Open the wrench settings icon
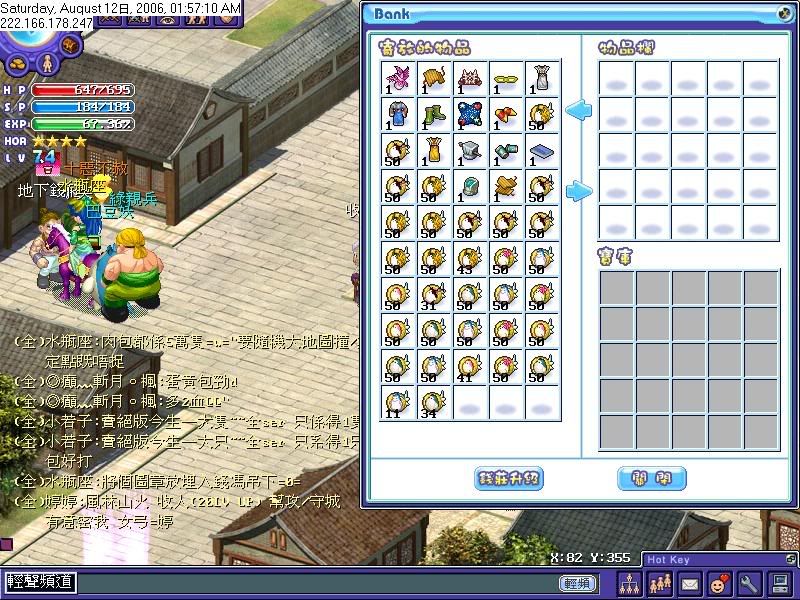Image resolution: width=800 pixels, height=600 pixels. point(749,582)
